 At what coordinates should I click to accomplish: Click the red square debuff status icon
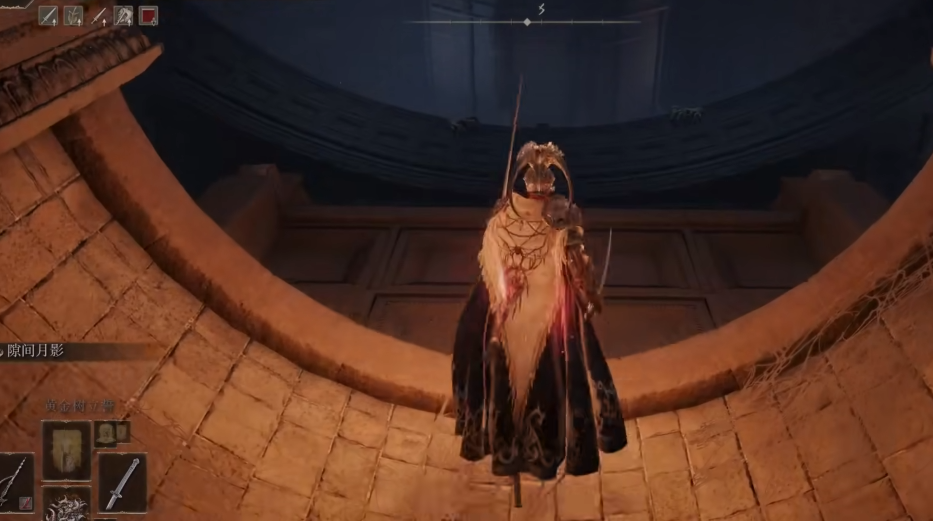149,15
